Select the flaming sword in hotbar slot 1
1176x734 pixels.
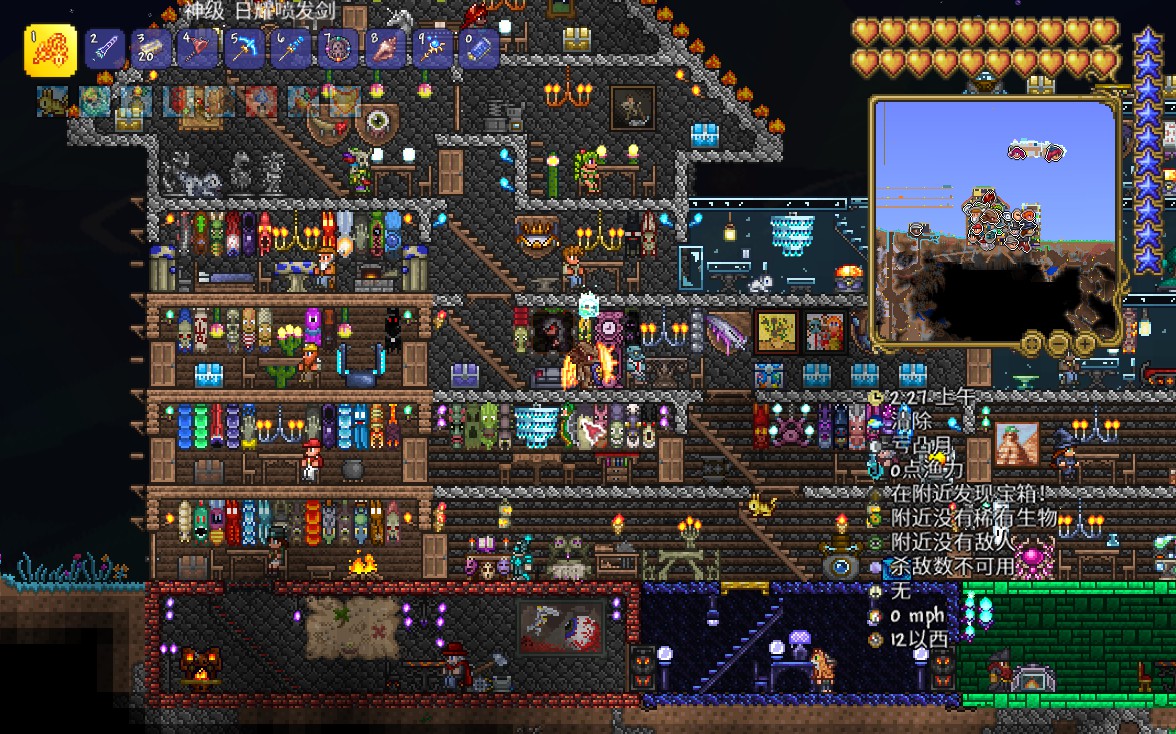coord(50,50)
